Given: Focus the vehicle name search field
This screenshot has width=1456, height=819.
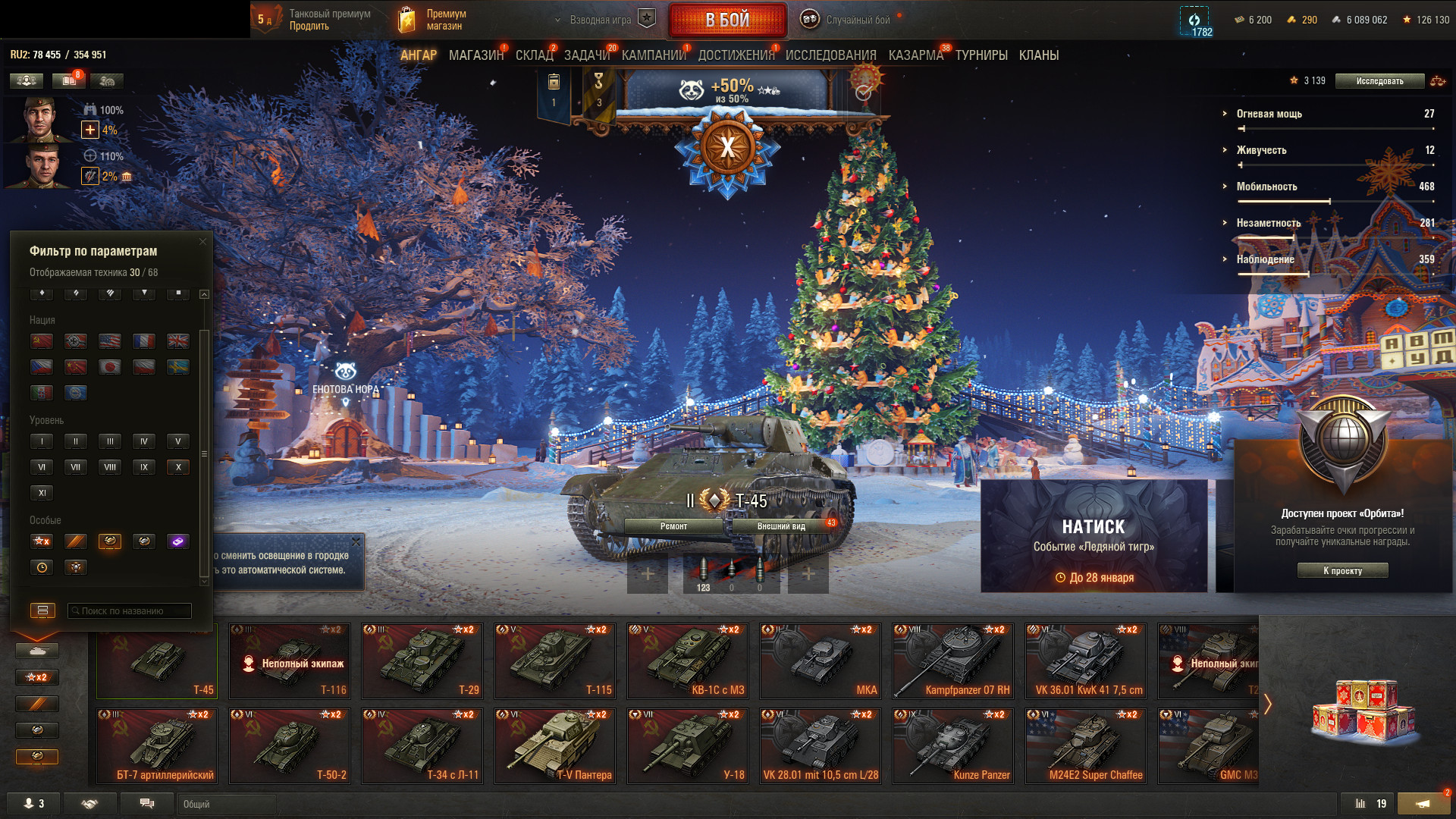Looking at the screenshot, I should click(x=129, y=611).
